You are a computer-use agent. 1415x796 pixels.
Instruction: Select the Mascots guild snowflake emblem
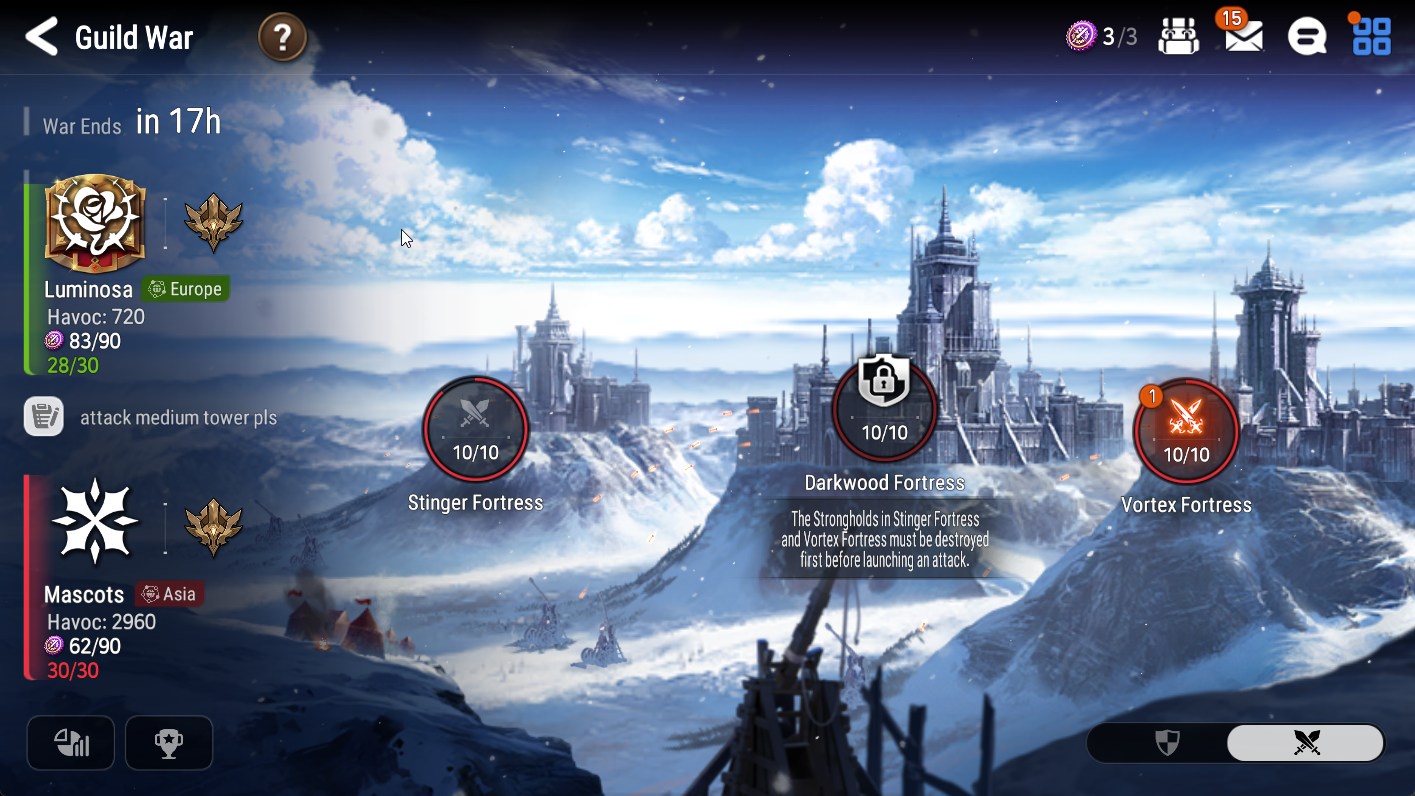[95, 522]
